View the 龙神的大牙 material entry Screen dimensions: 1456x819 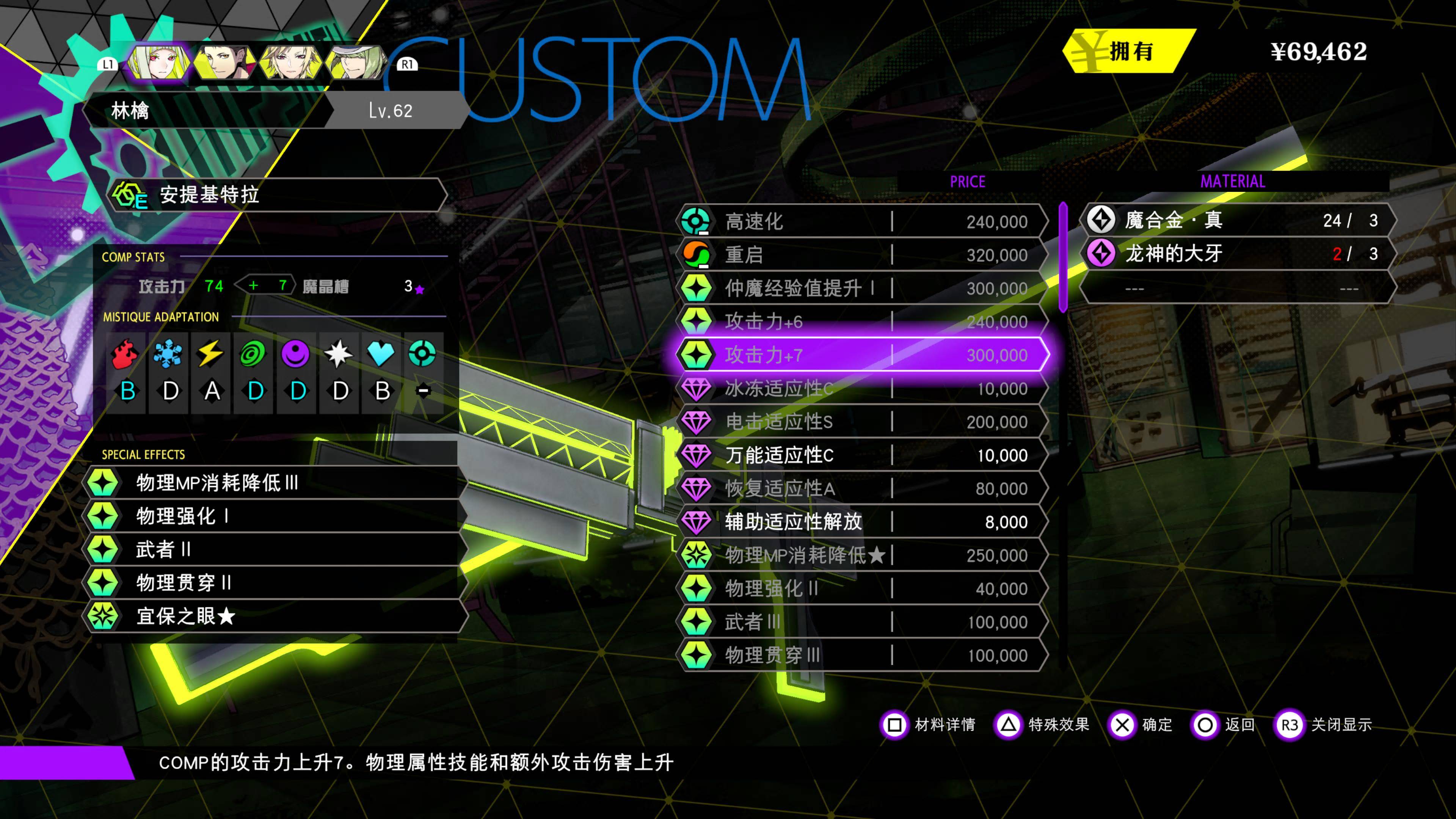[x=1238, y=253]
